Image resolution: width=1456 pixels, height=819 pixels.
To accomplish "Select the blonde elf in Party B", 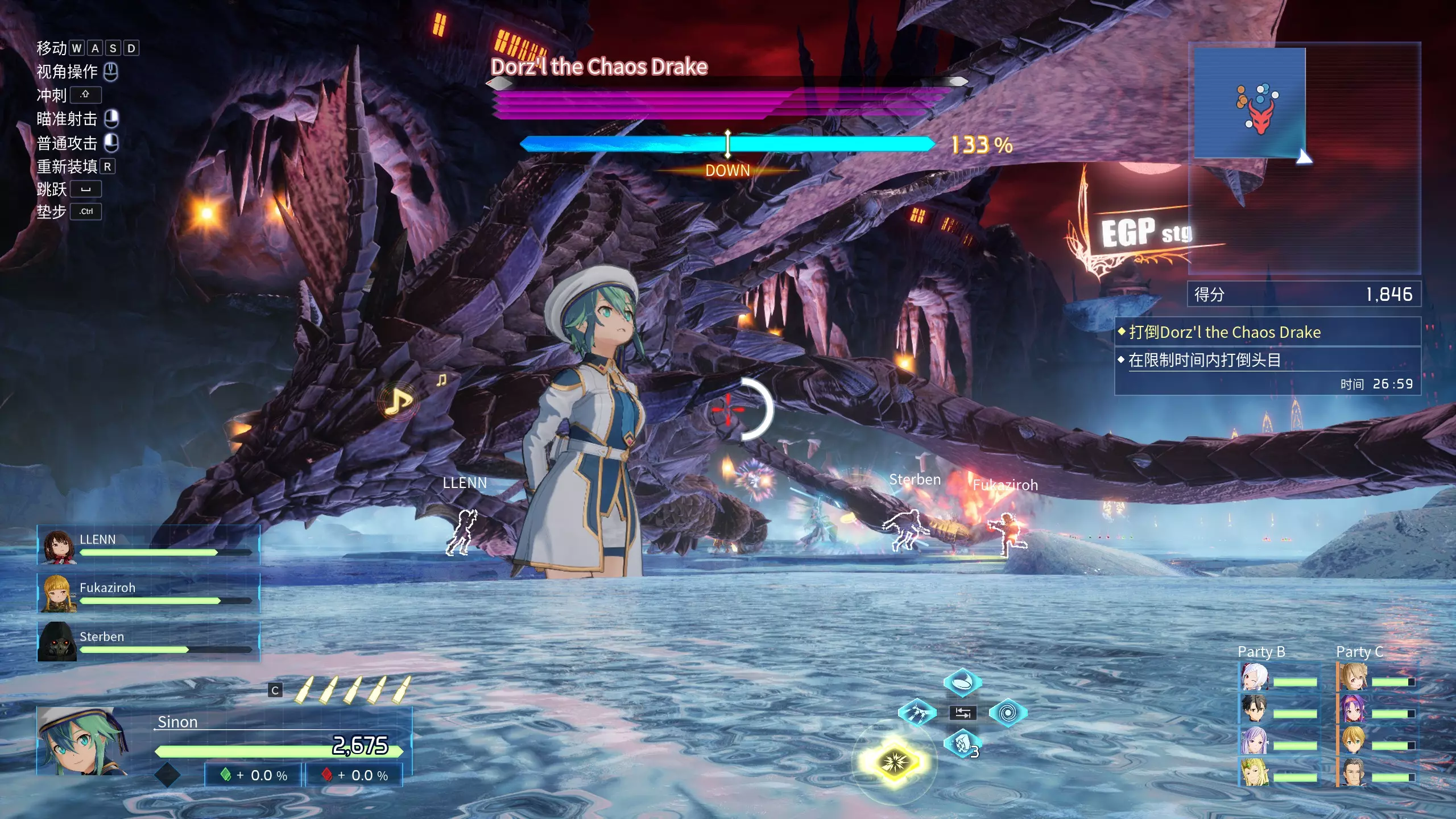I will point(1254,772).
